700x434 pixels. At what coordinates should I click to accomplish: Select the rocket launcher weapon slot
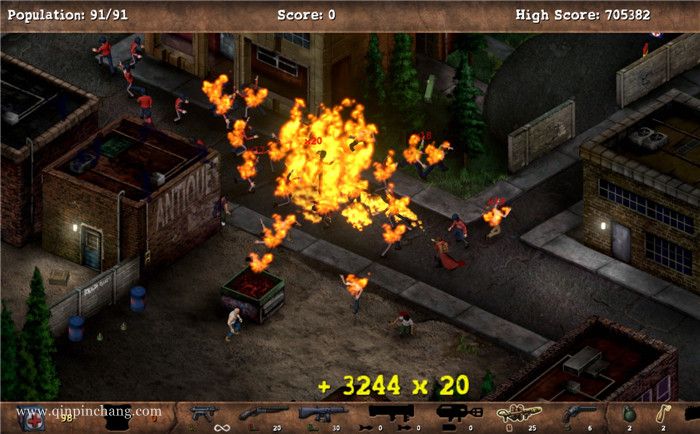pyautogui.click(x=390, y=412)
